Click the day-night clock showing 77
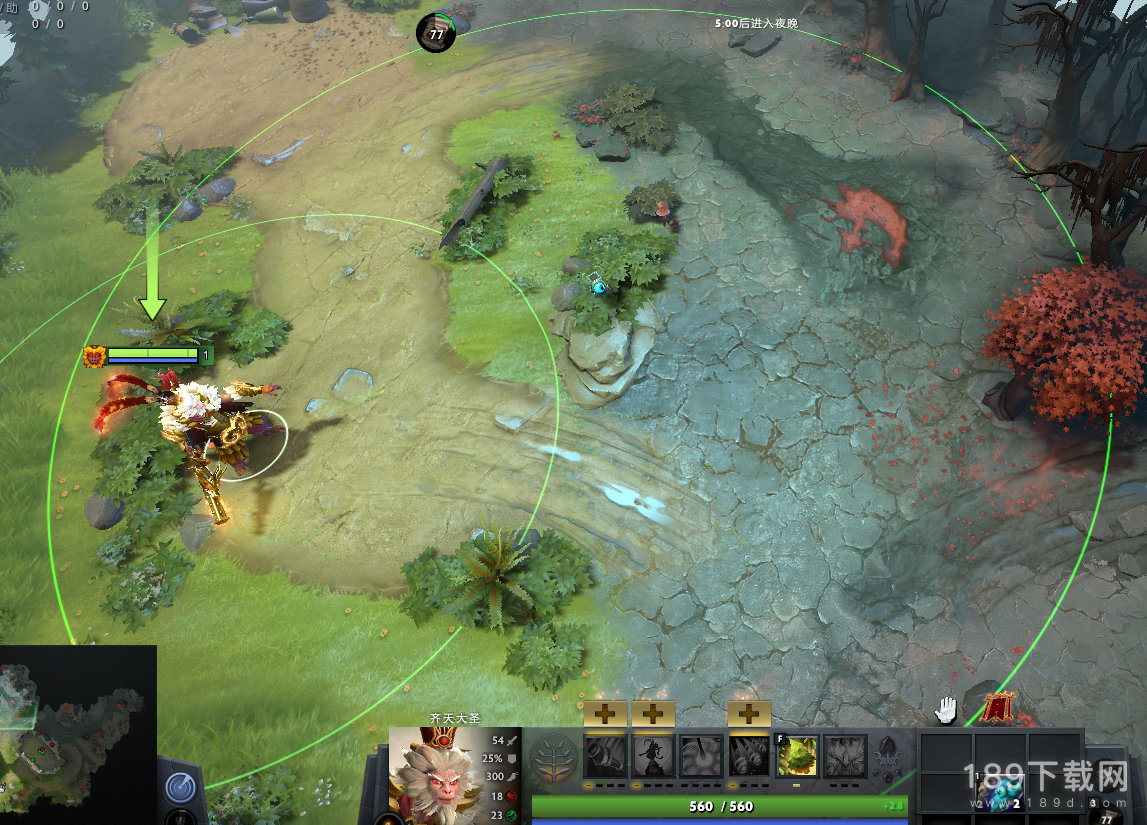 click(x=436, y=33)
